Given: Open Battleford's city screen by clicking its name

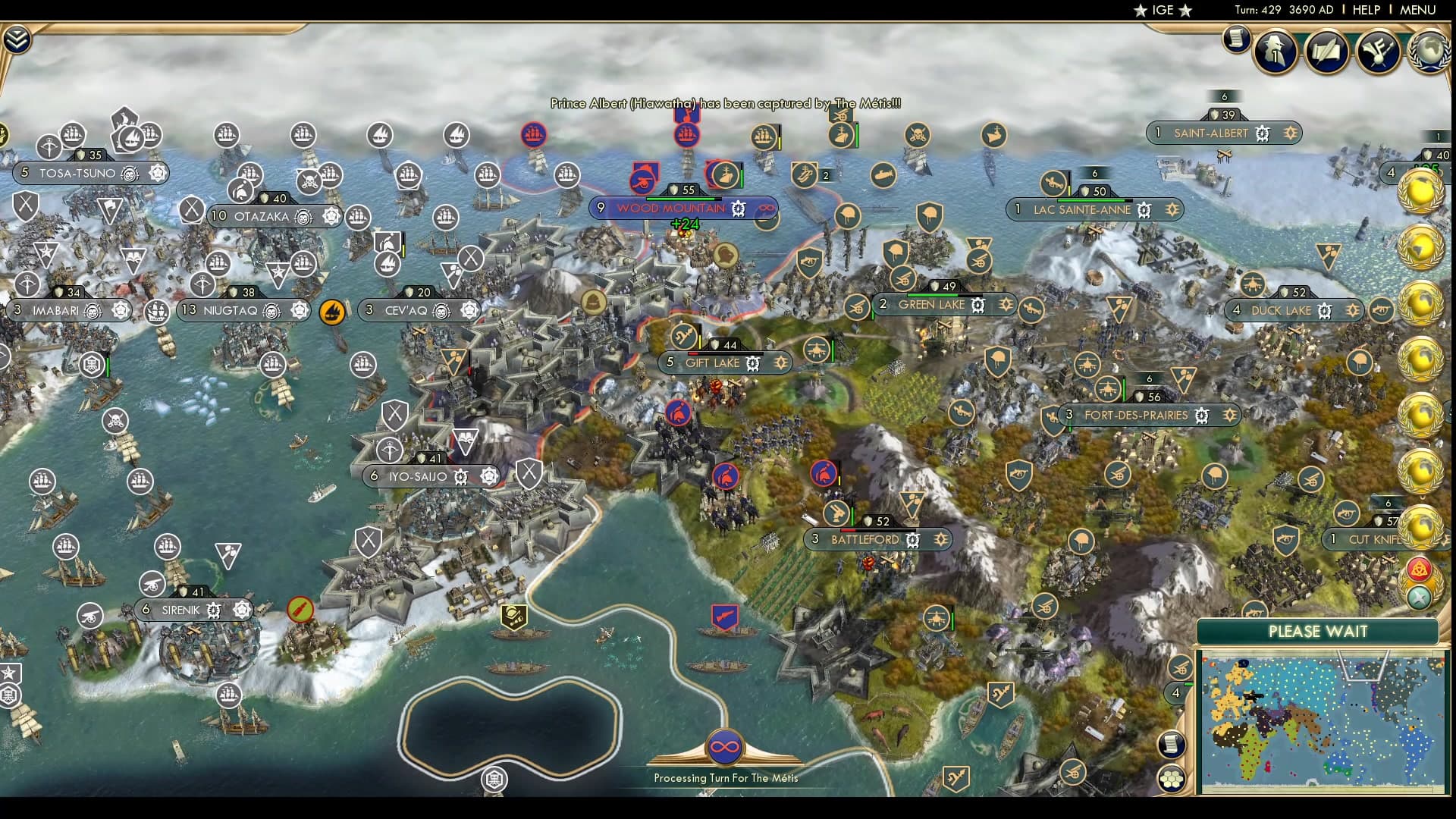Looking at the screenshot, I should click(x=864, y=539).
